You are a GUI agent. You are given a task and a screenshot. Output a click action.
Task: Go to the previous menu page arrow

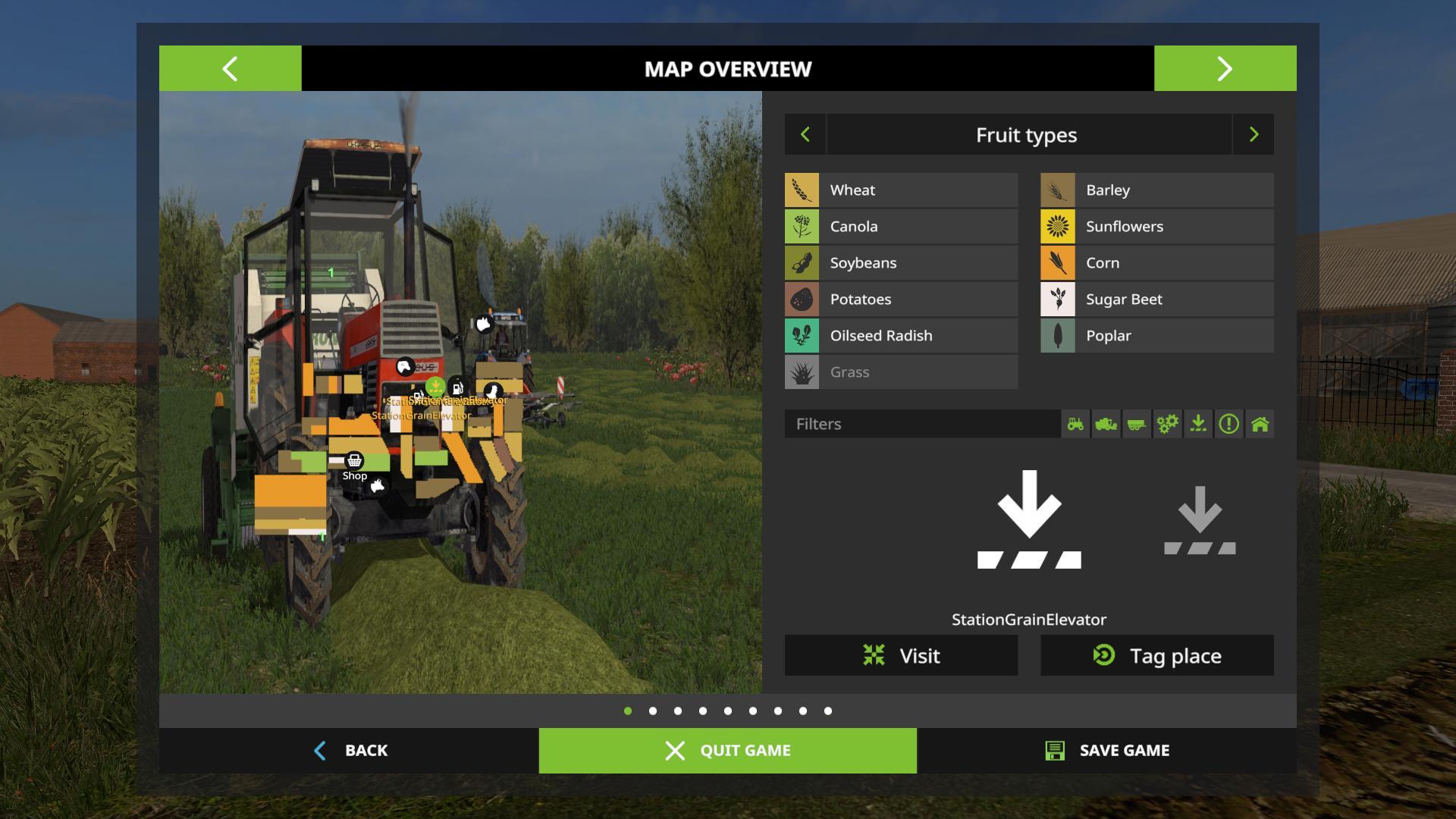coord(230,68)
